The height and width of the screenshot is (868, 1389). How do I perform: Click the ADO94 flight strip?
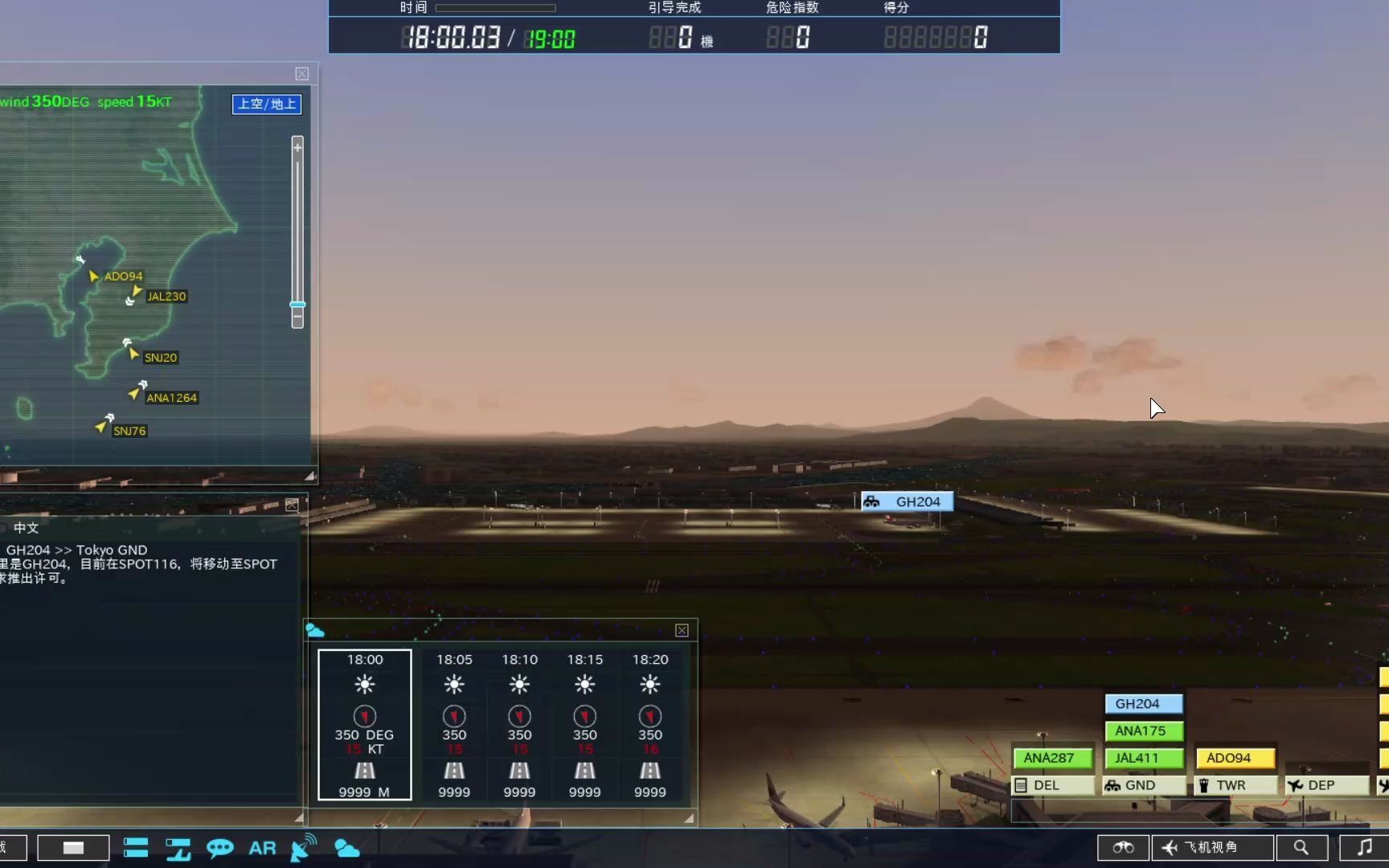[x=1235, y=758]
